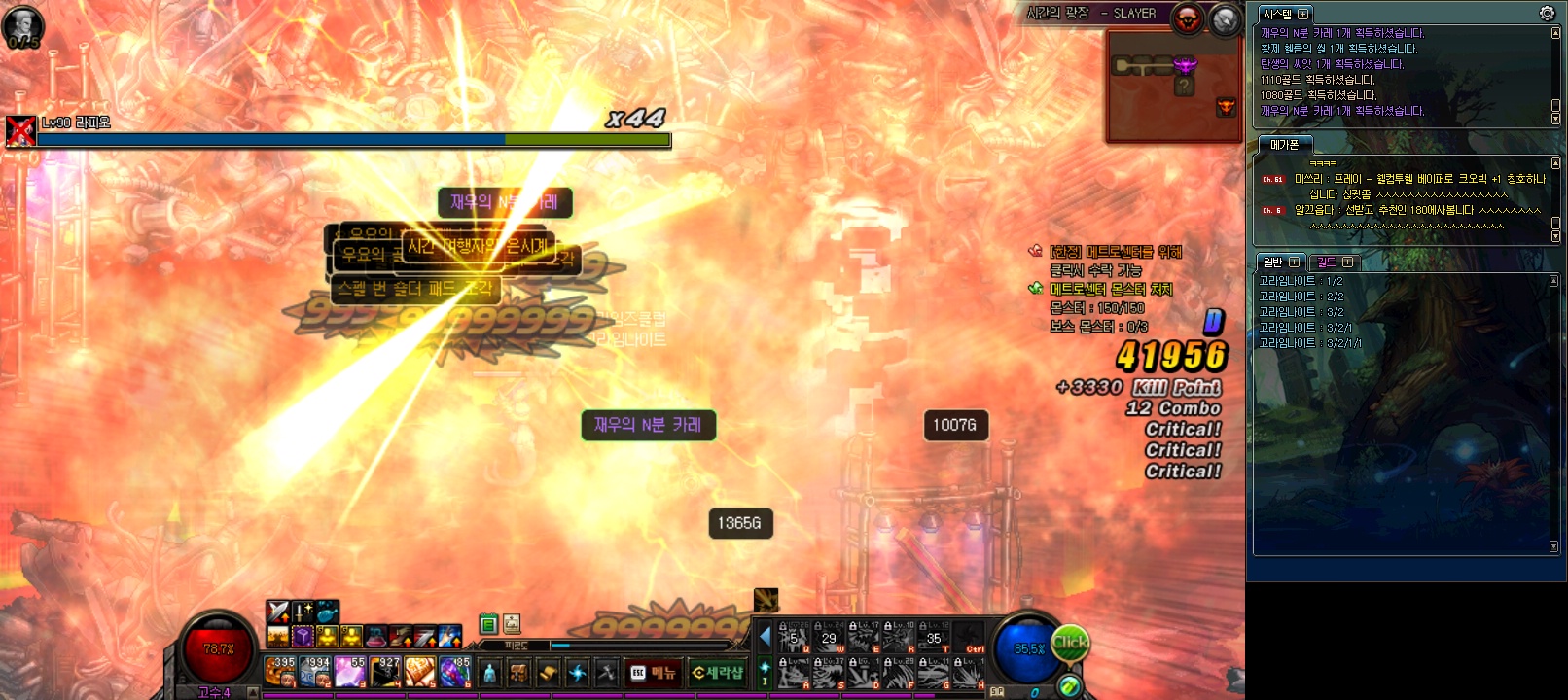
Task: Open the quest scroll icon
Action: point(548,672)
